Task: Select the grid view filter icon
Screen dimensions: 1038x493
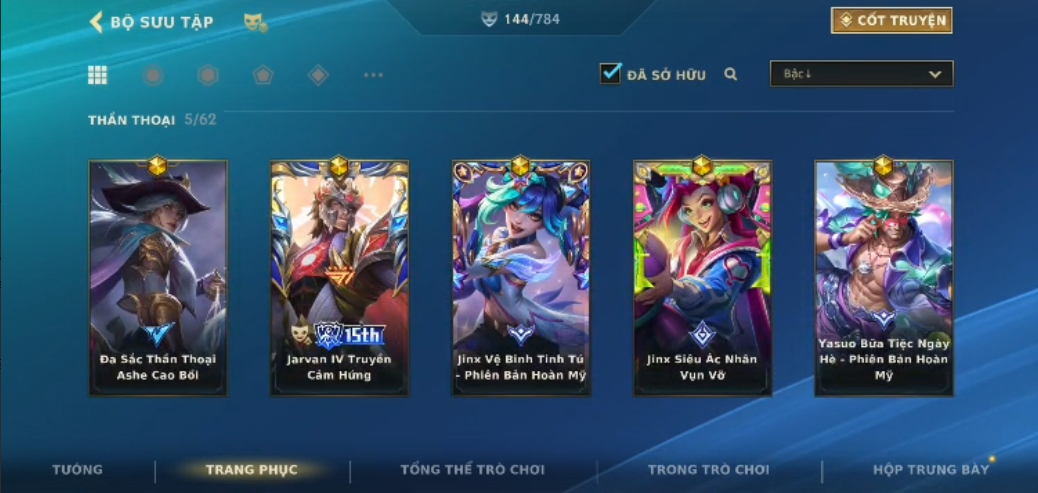Action: pos(98,75)
